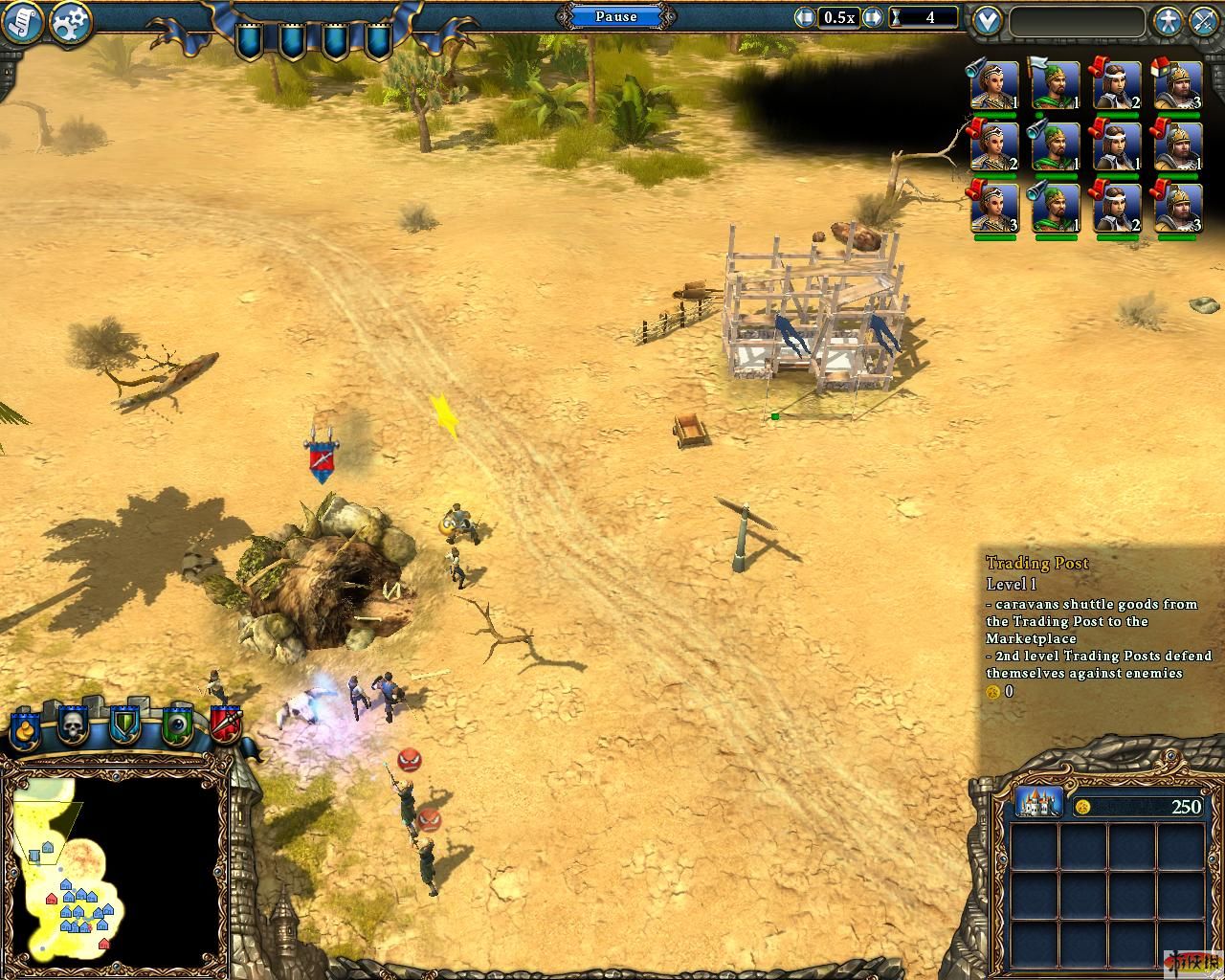Increase game speed with right arrow

pyautogui.click(x=872, y=17)
